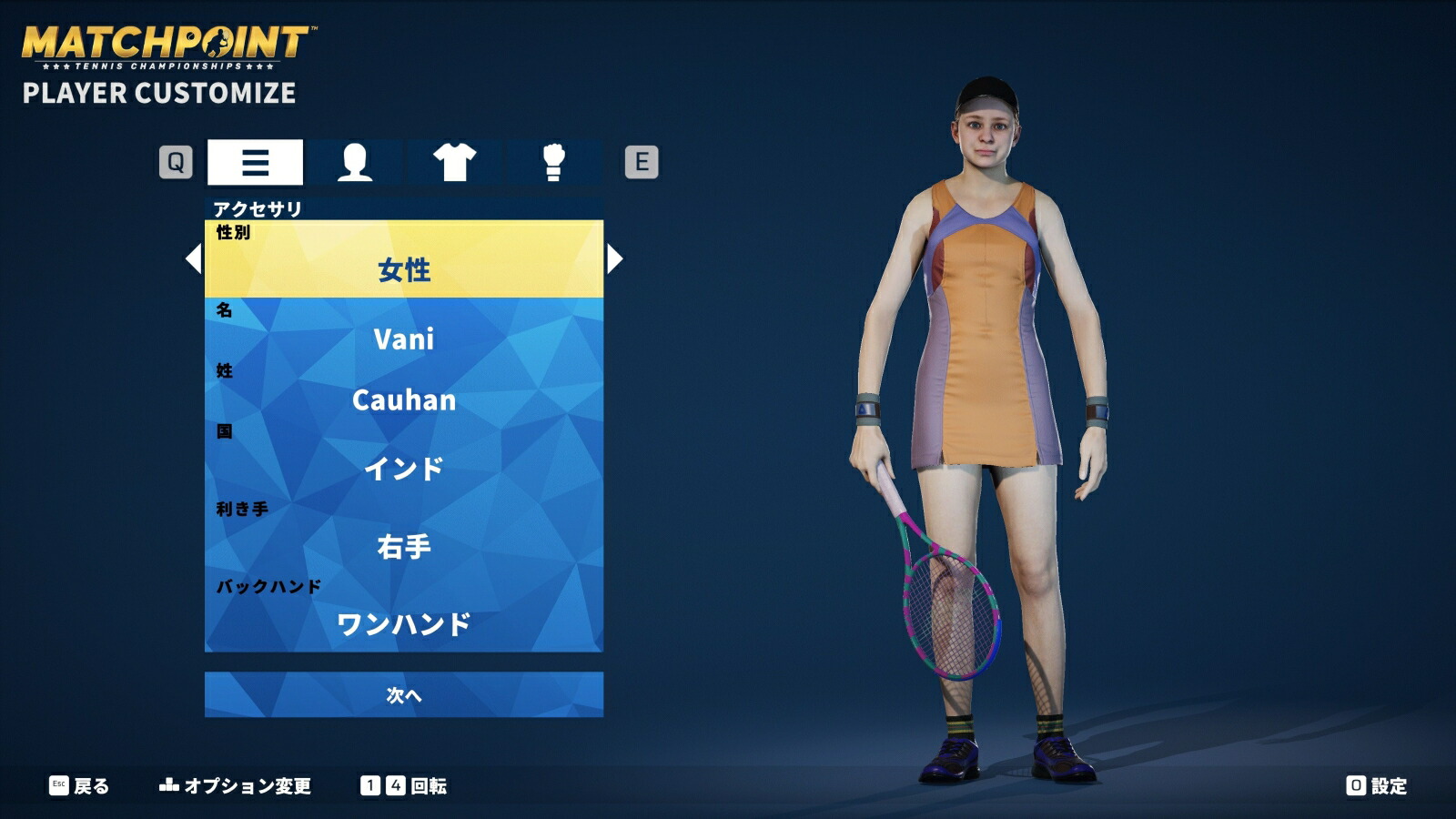Viewport: 1456px width, 819px height.
Task: Click the left arrow beside 女性
Action: (x=192, y=261)
